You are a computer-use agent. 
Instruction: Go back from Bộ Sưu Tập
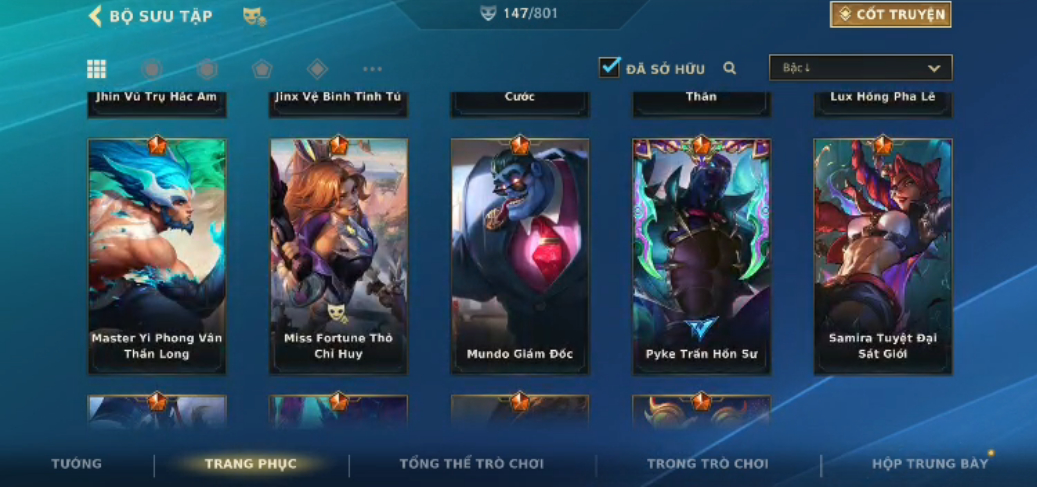96,16
